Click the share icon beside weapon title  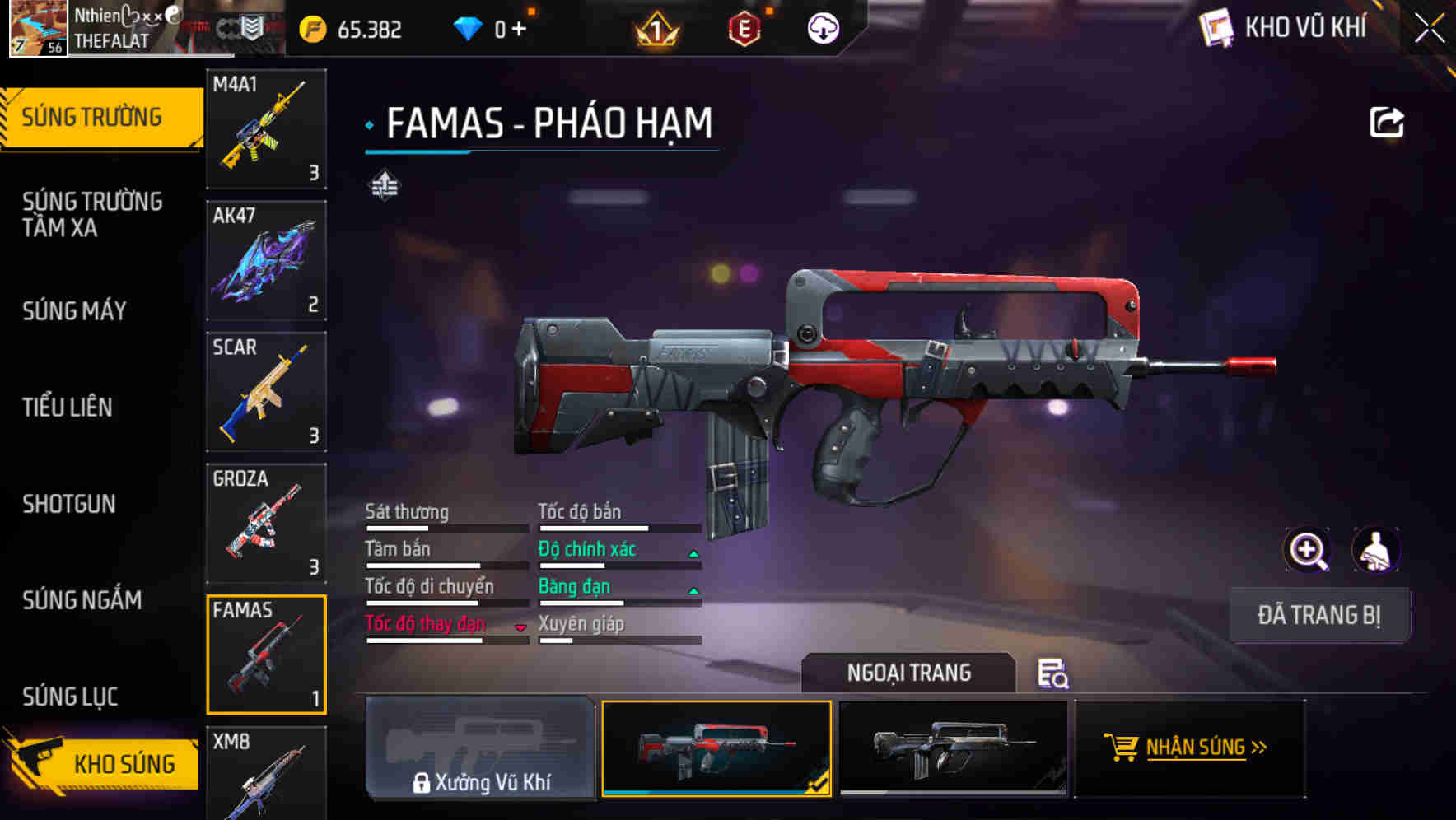coord(1386,123)
